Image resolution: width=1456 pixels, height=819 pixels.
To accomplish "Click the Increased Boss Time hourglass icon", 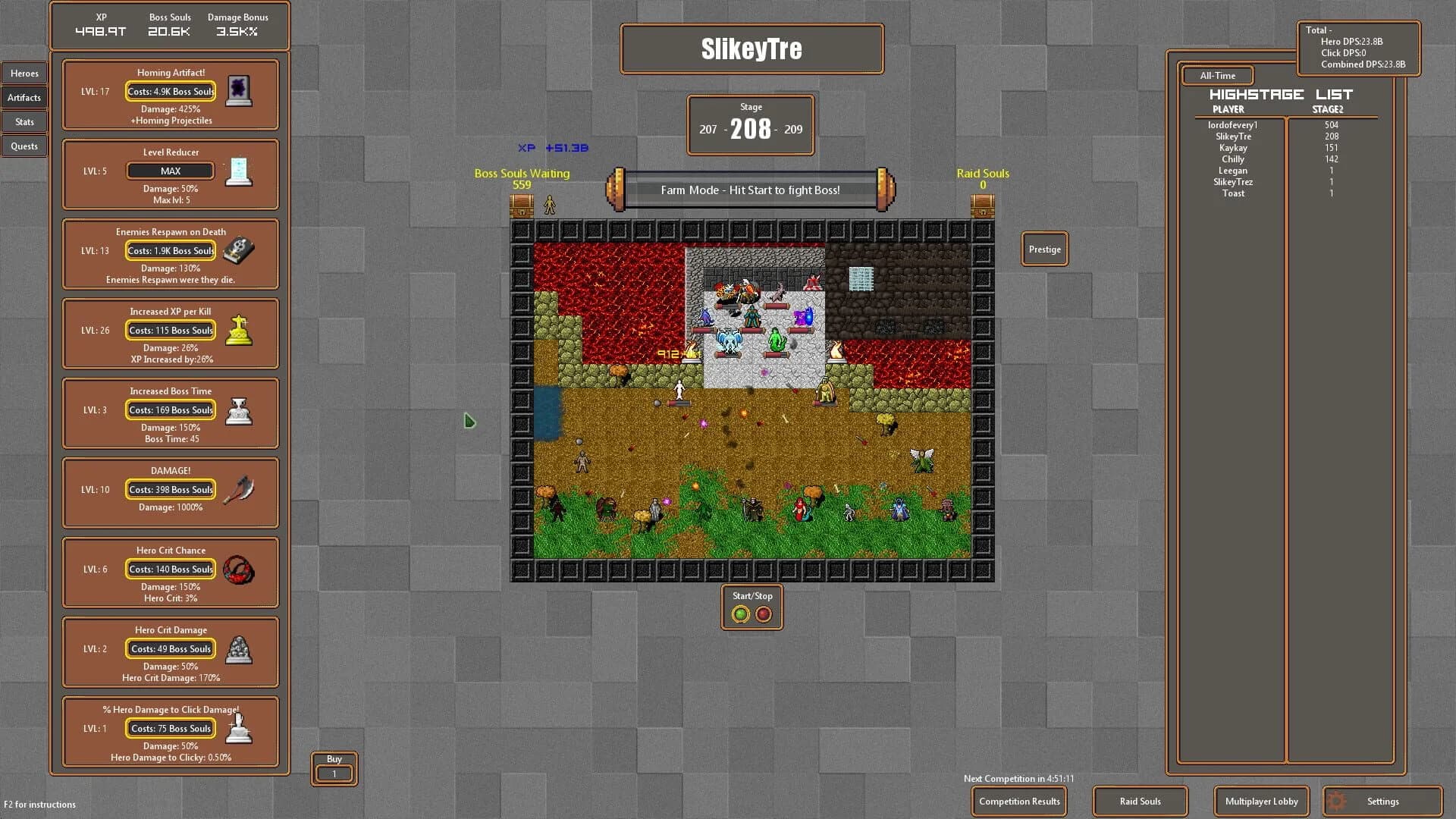I will point(239,409).
